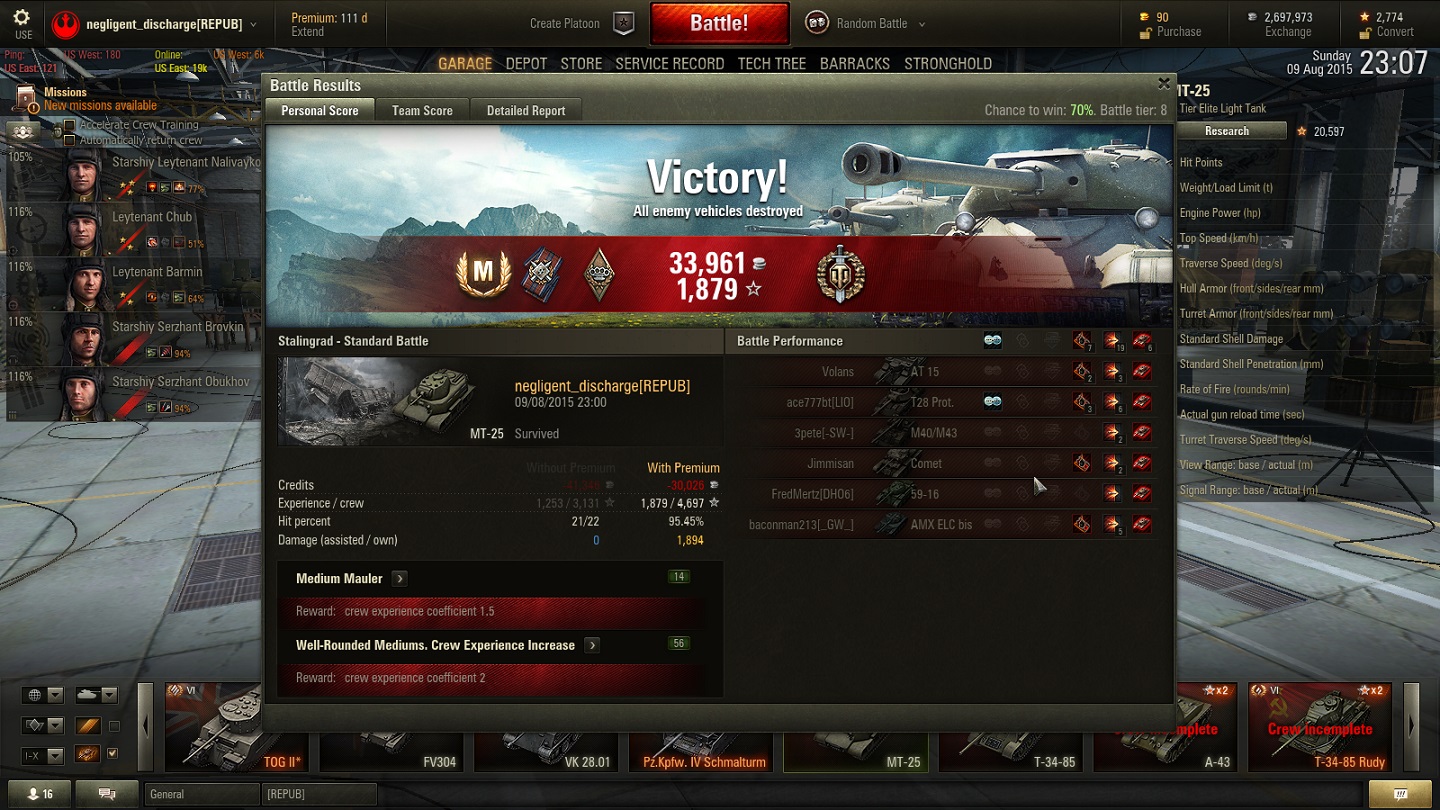The image size is (1440, 810).
Task: Start a match with the Battle! button
Action: pos(719,23)
